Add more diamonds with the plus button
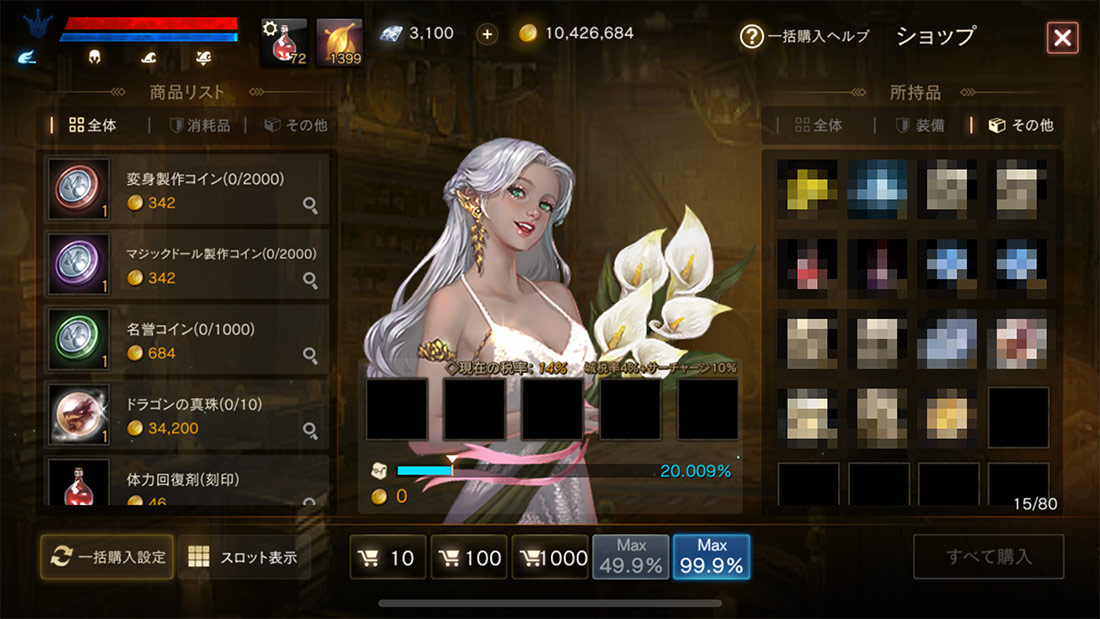Screen dimensions: 1100x619 click(487, 34)
